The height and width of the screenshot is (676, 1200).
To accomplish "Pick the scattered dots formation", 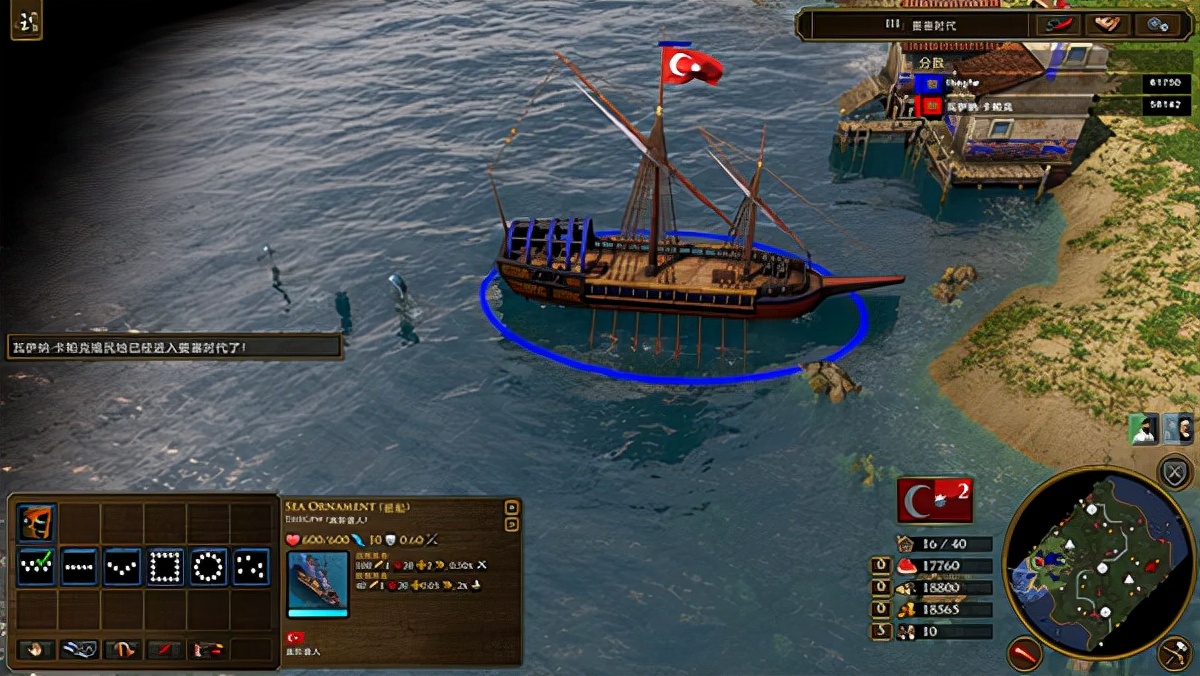I will coord(252,567).
